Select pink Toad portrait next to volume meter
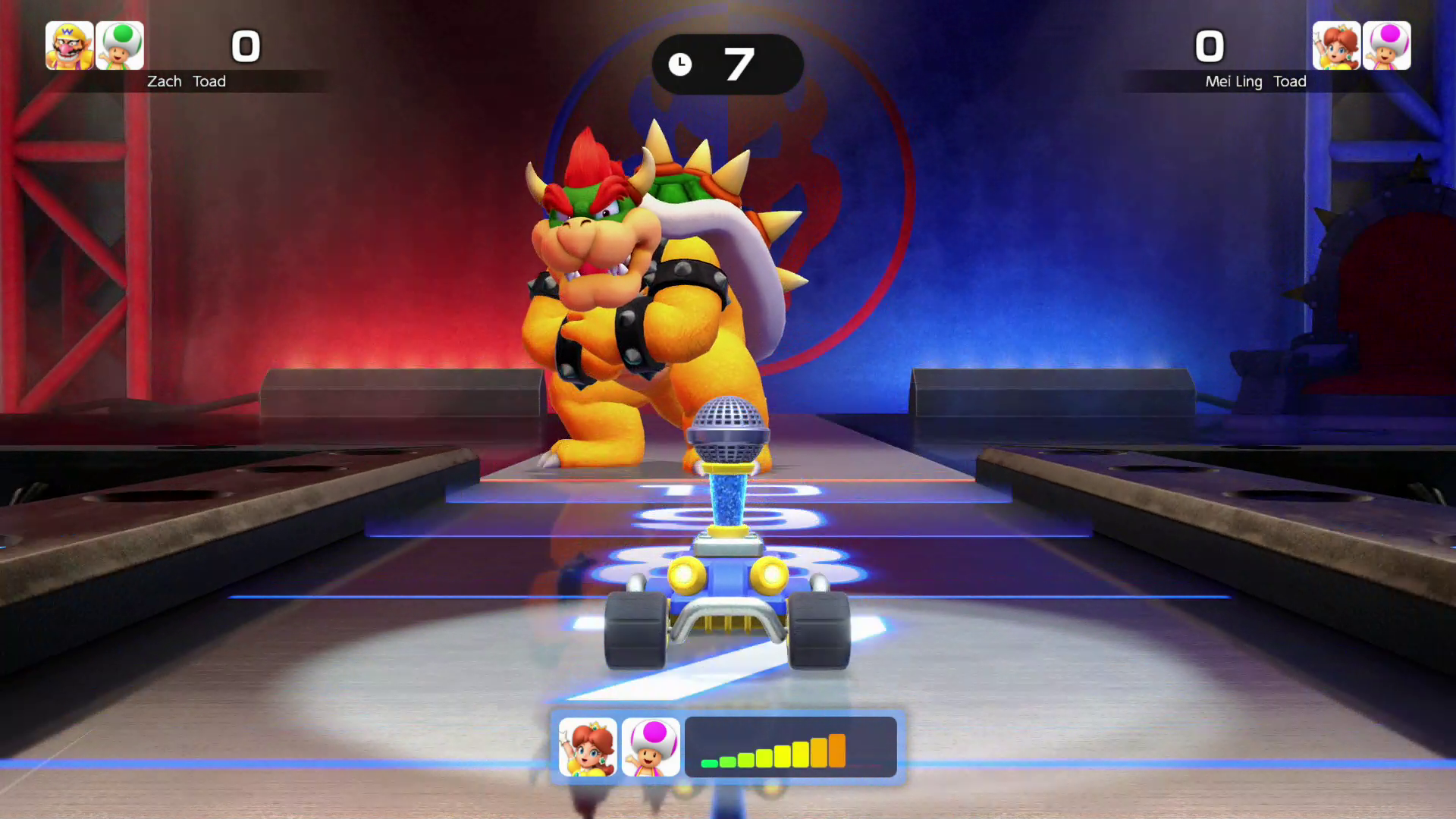This screenshot has width=1456, height=819. coord(651,747)
